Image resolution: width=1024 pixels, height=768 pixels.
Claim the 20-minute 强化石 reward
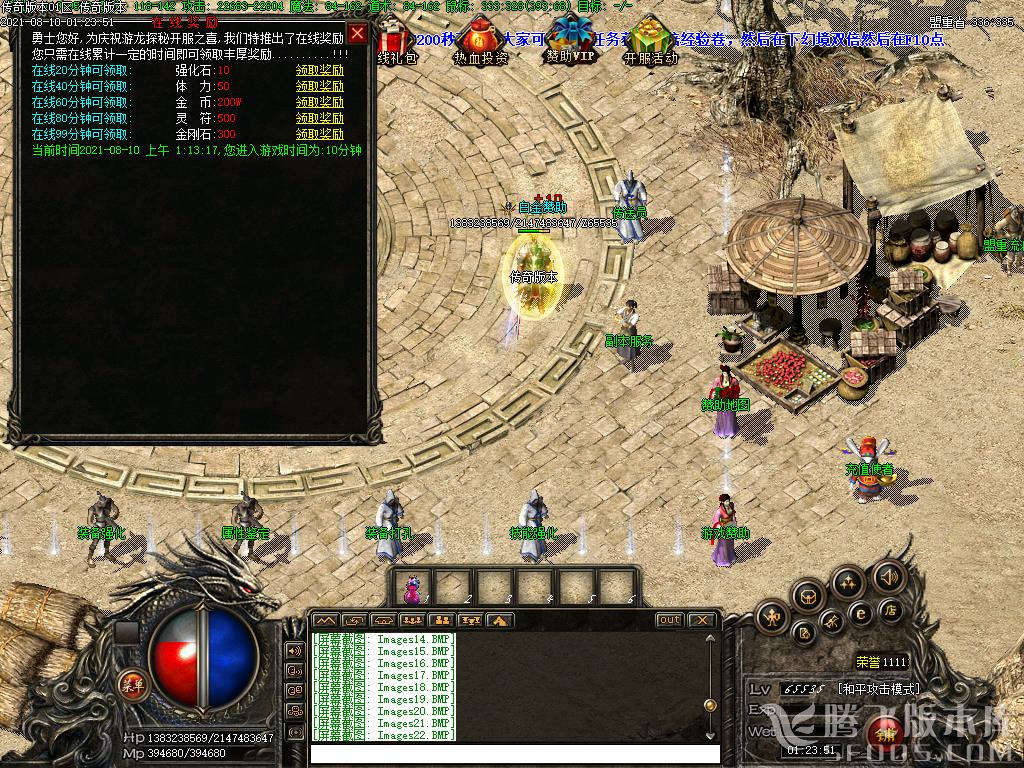pos(319,71)
